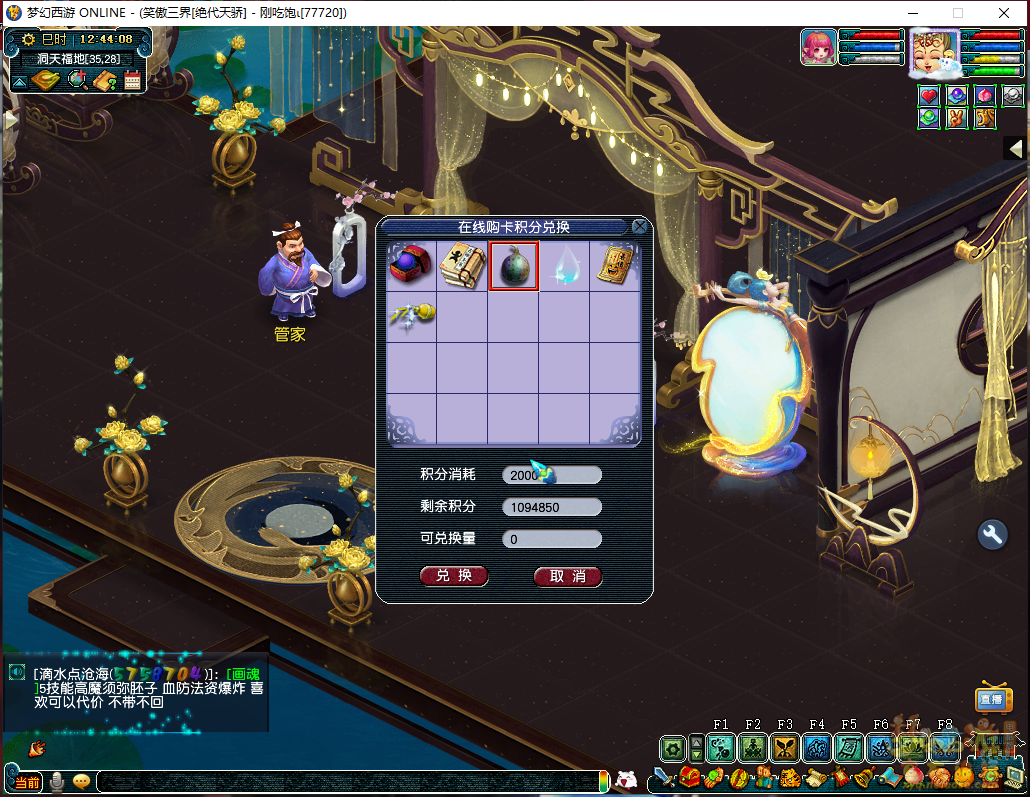
Task: Select the purple orb treasure box item
Action: click(411, 266)
